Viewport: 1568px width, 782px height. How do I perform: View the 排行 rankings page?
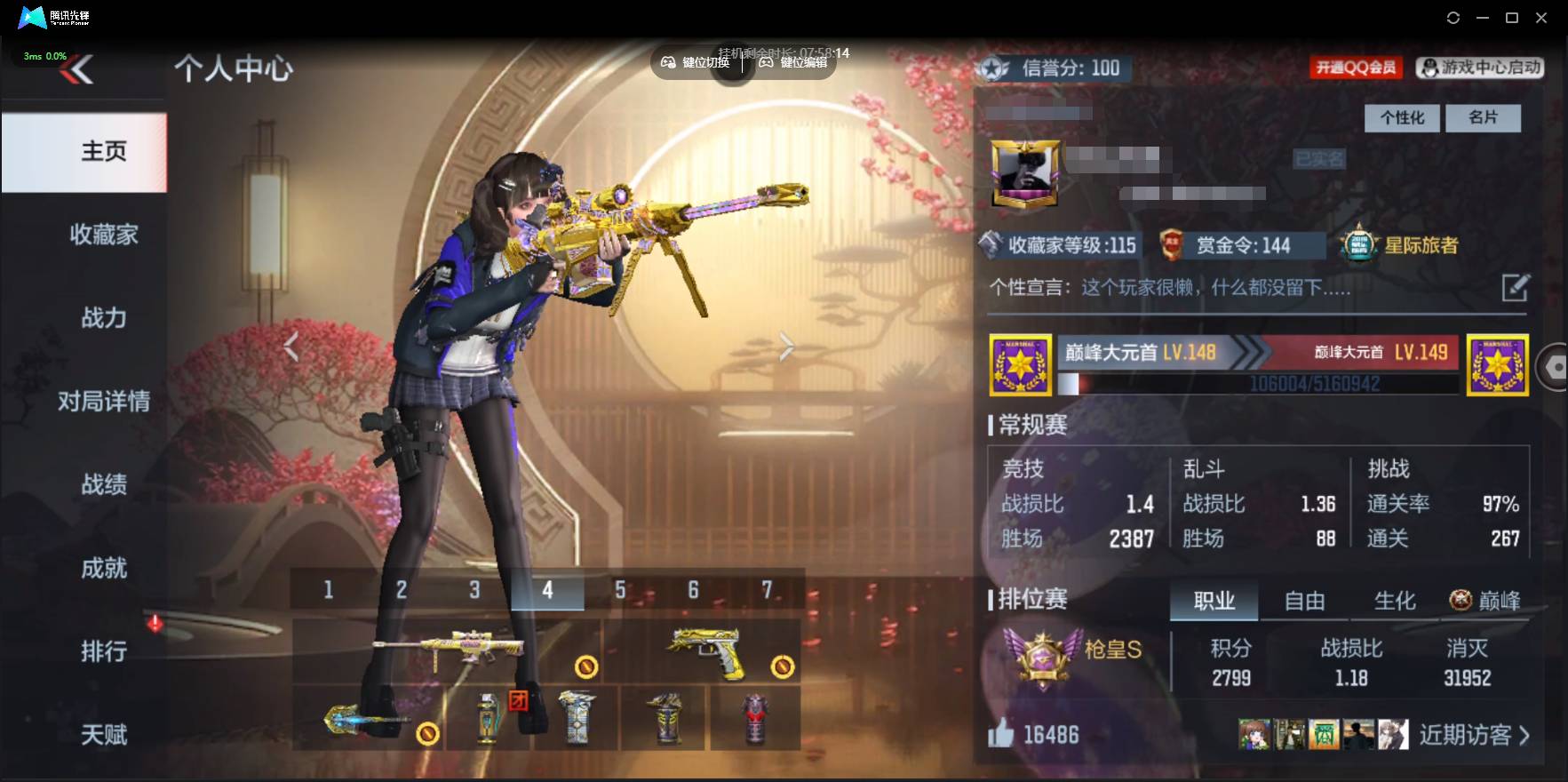coord(104,651)
